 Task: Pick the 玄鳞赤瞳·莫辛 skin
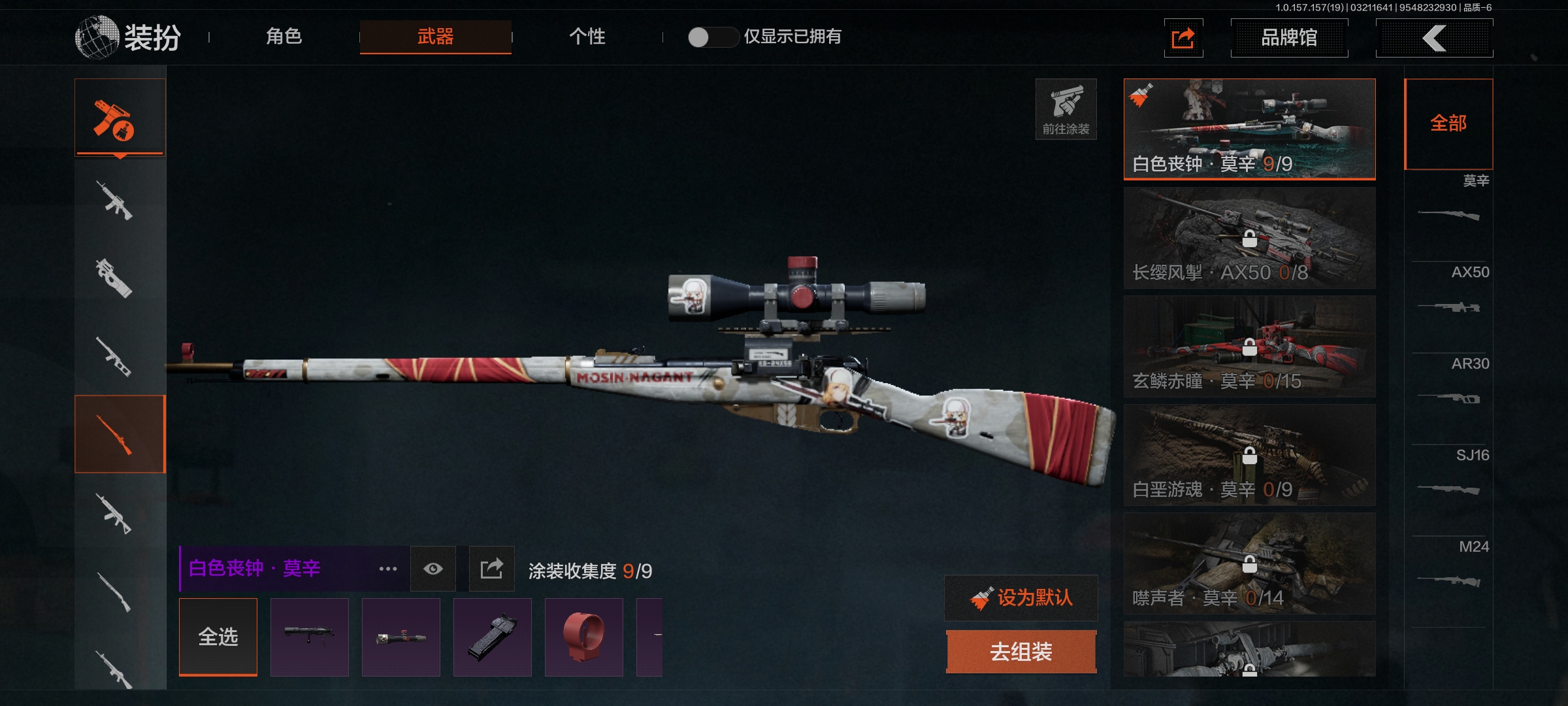tap(1249, 346)
